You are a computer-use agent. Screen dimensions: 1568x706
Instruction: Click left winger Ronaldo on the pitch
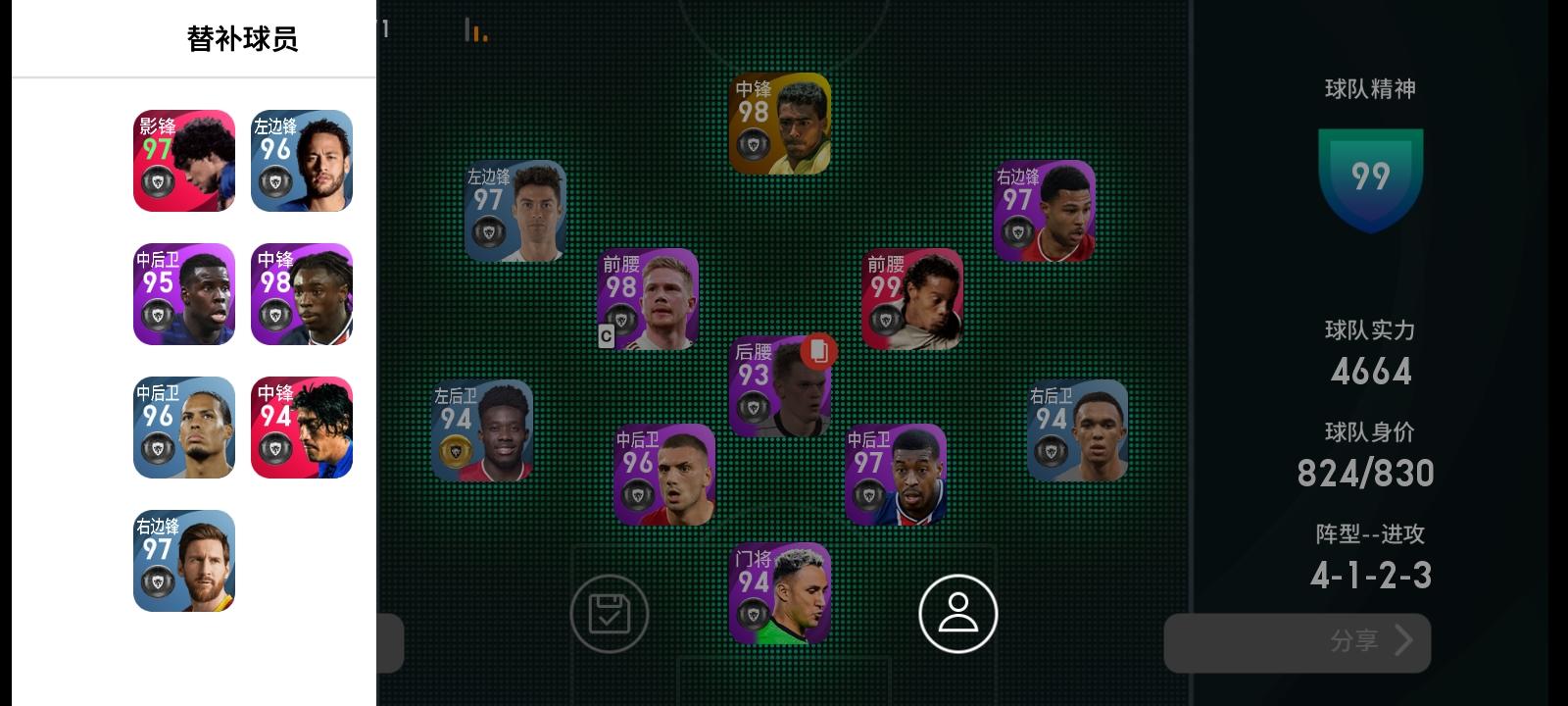[x=514, y=211]
